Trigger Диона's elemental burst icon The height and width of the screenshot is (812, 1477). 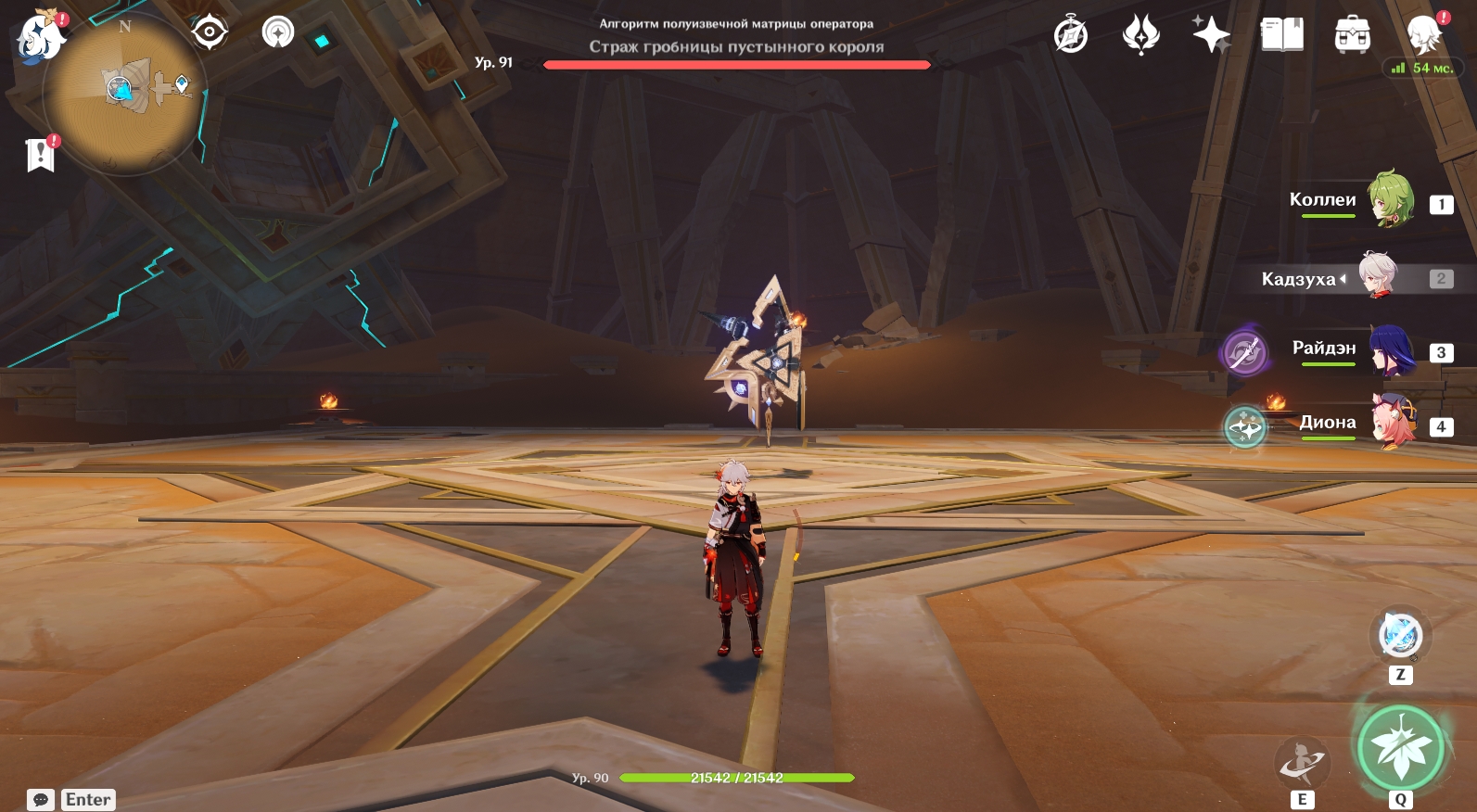pos(1245,427)
